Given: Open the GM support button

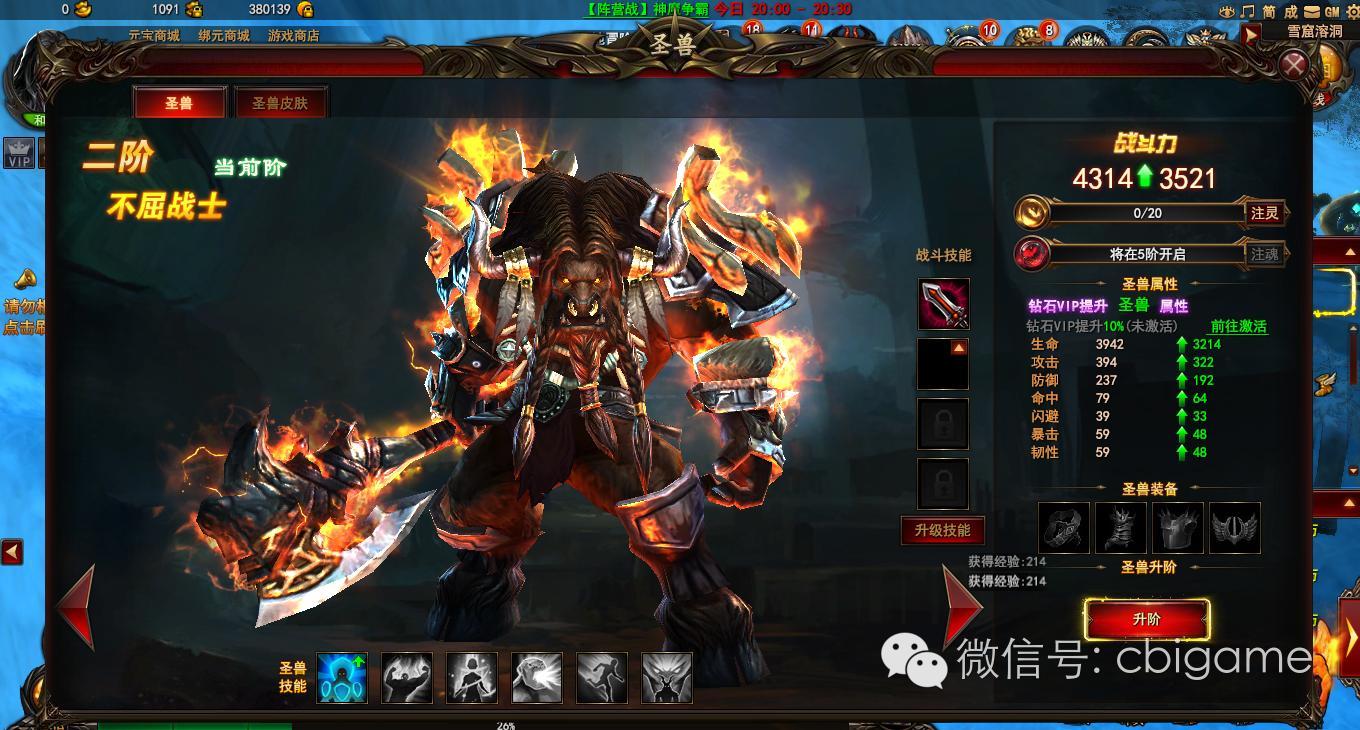Looking at the screenshot, I should click(1331, 11).
